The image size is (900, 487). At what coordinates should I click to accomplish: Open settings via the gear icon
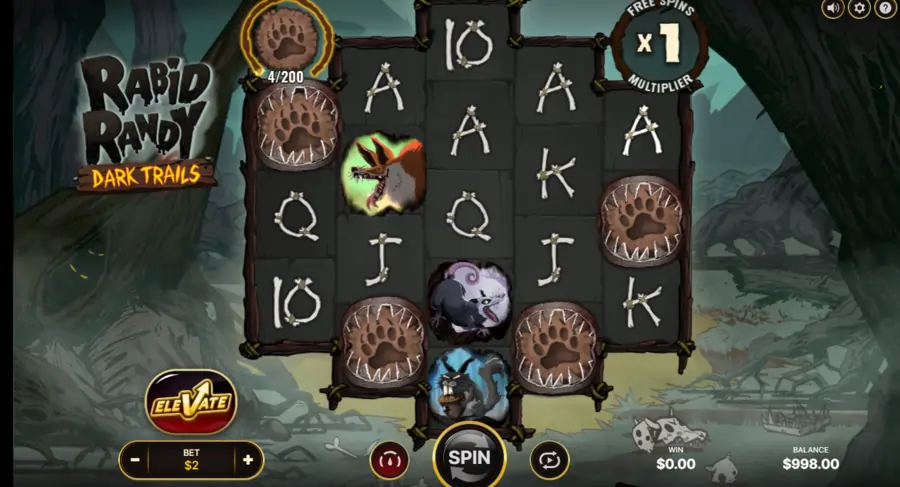(859, 9)
